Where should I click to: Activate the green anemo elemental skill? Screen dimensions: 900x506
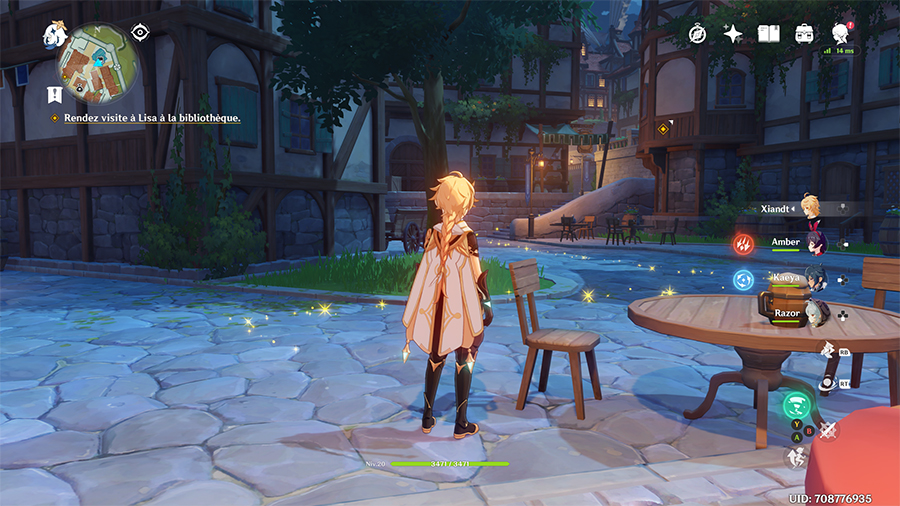[797, 405]
